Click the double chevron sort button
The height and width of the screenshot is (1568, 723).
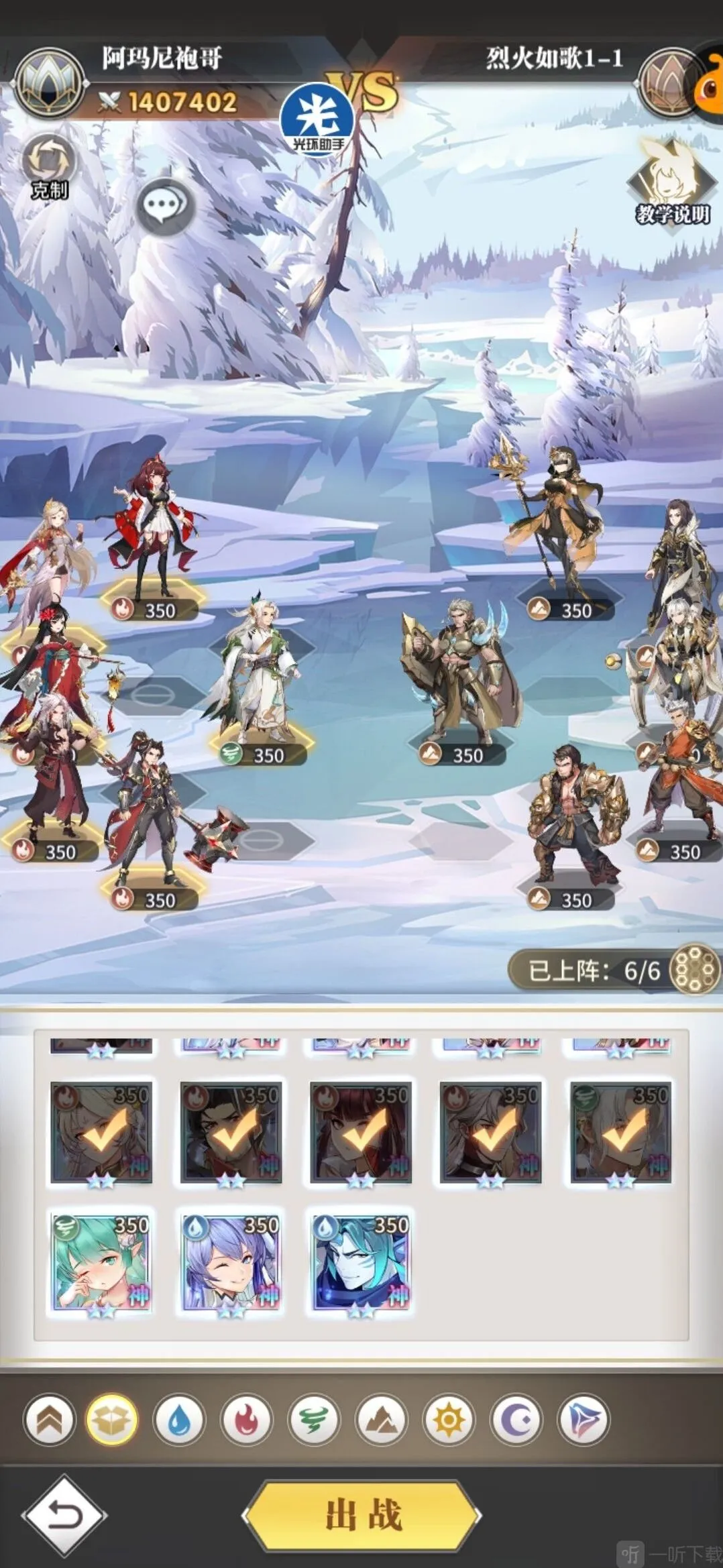pos(49,1420)
